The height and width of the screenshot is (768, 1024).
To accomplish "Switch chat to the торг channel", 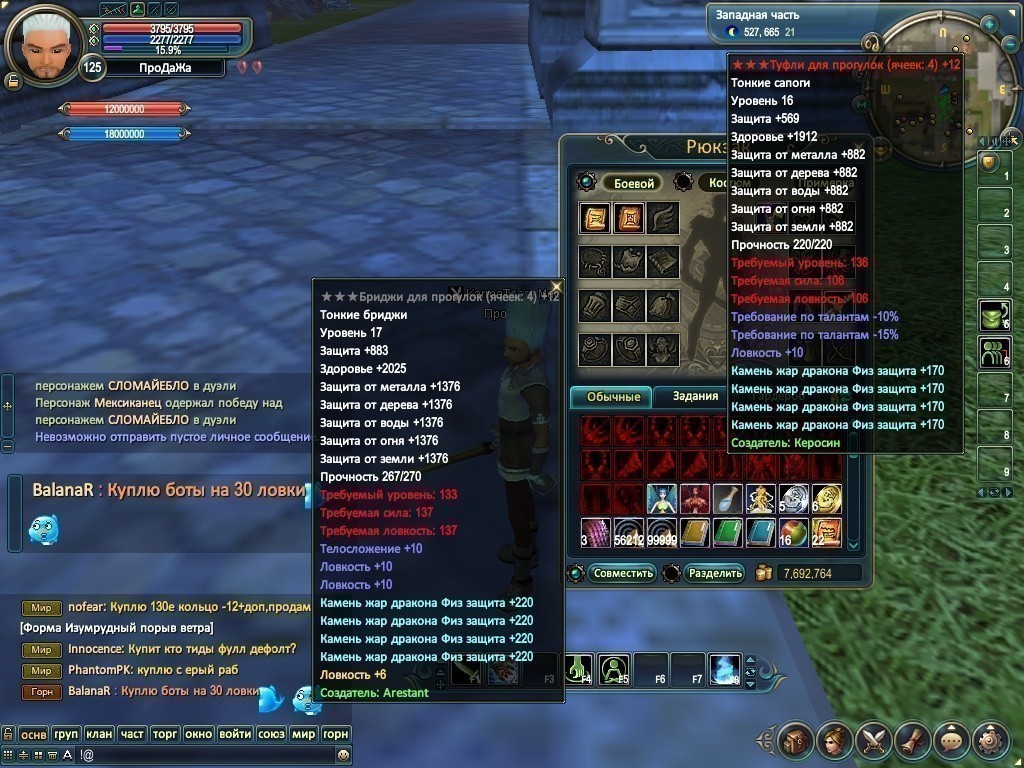I will [165, 734].
